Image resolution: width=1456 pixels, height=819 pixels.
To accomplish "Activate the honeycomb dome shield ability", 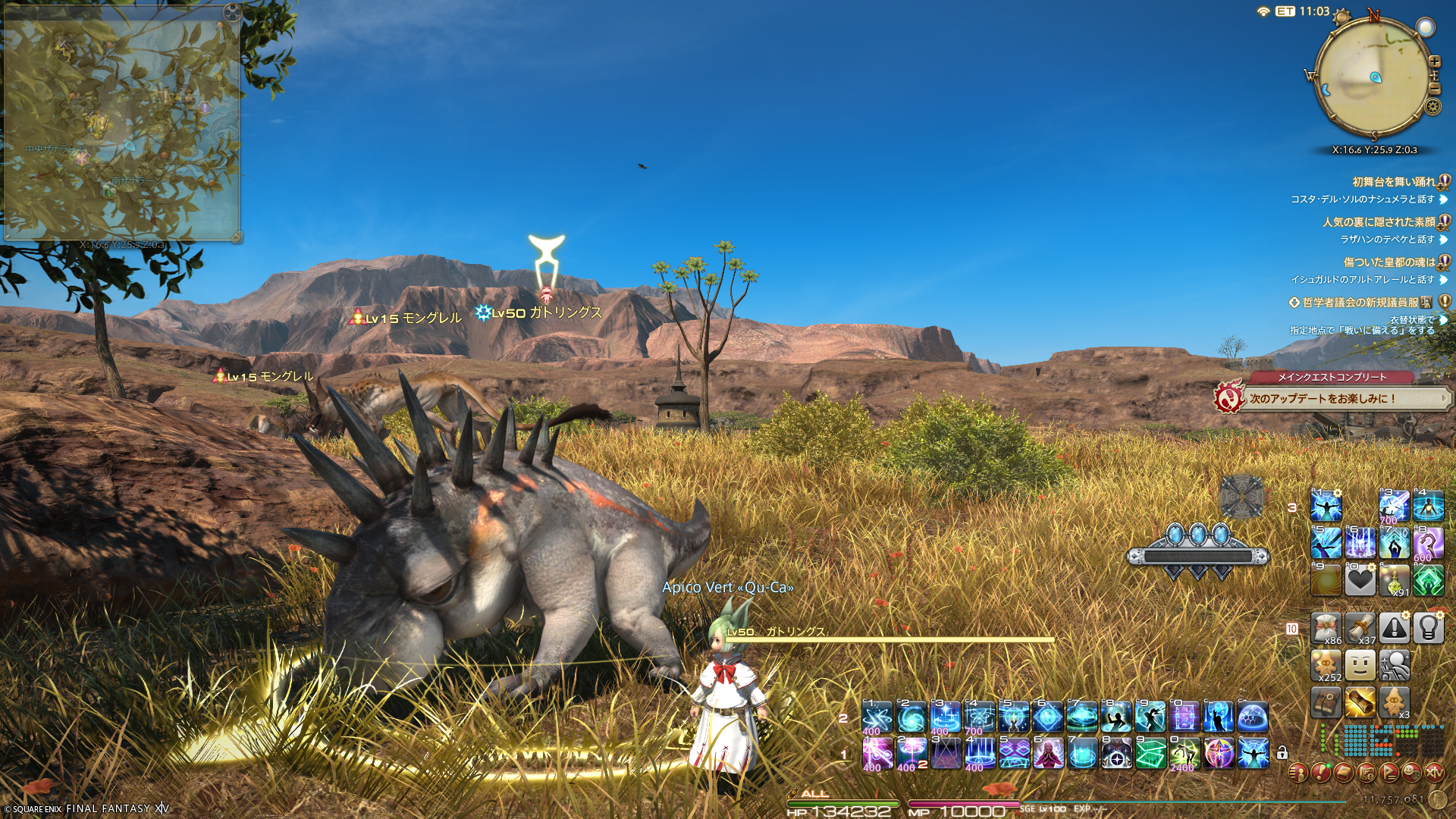I will pyautogui.click(x=1252, y=717).
